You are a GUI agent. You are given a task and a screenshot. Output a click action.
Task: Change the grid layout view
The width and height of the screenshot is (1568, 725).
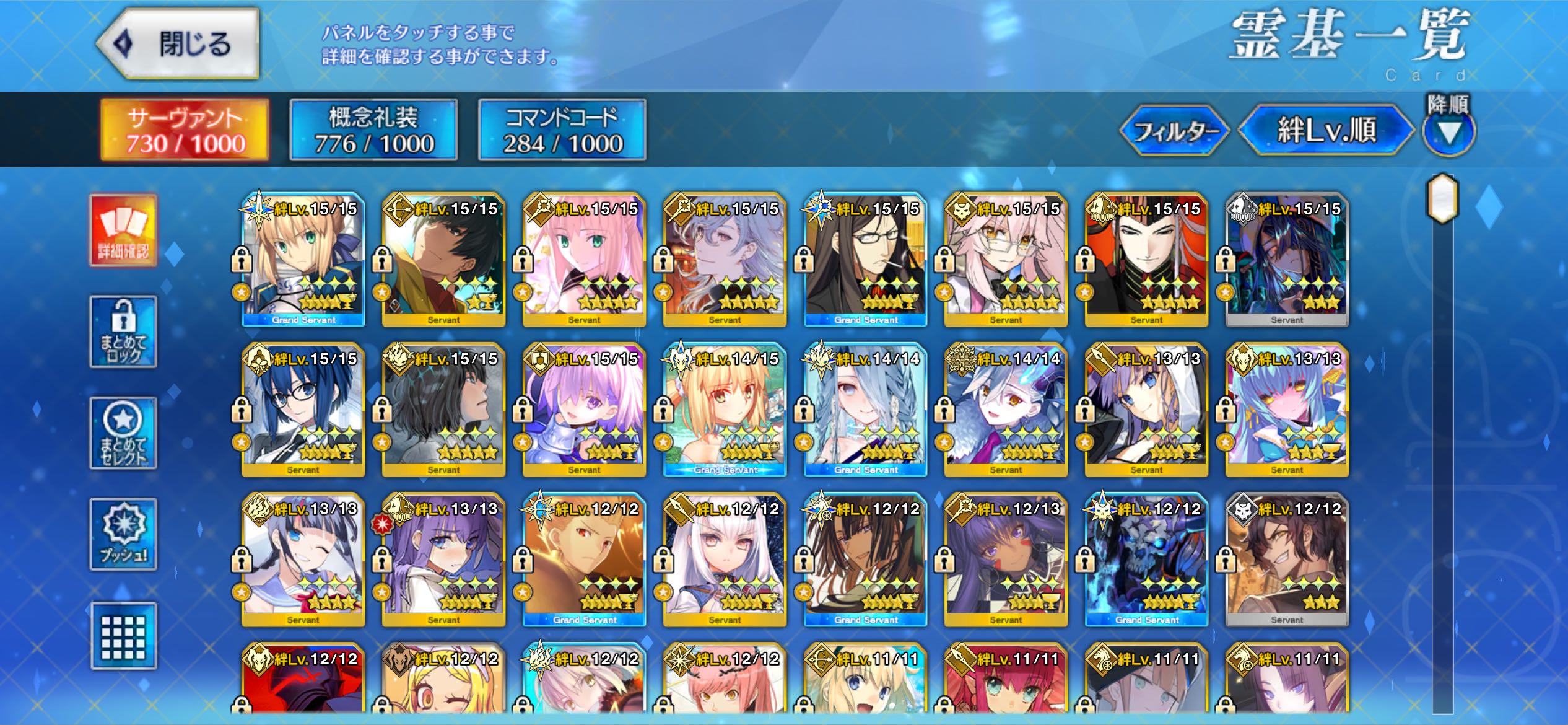click(x=123, y=636)
